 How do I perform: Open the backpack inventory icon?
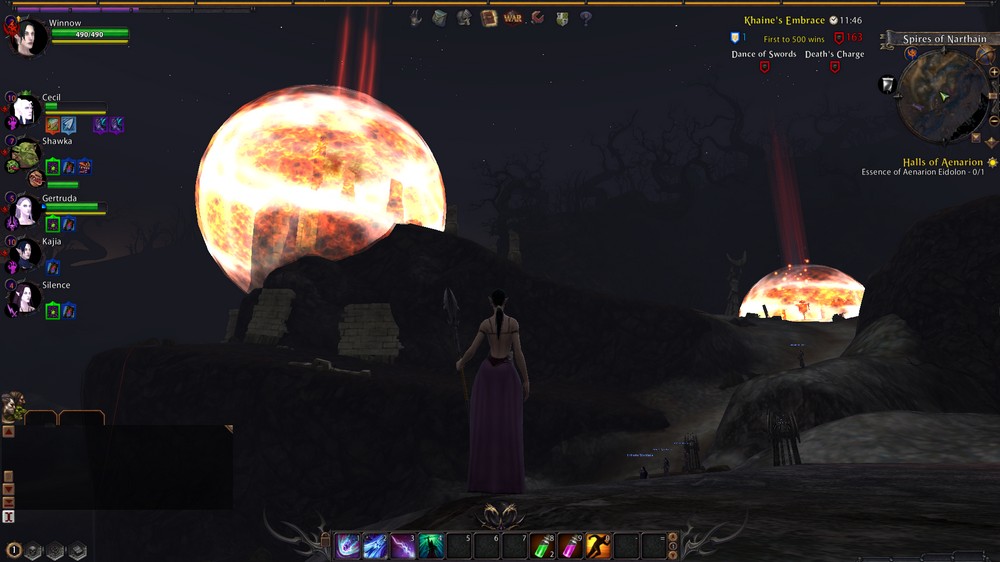(440, 18)
